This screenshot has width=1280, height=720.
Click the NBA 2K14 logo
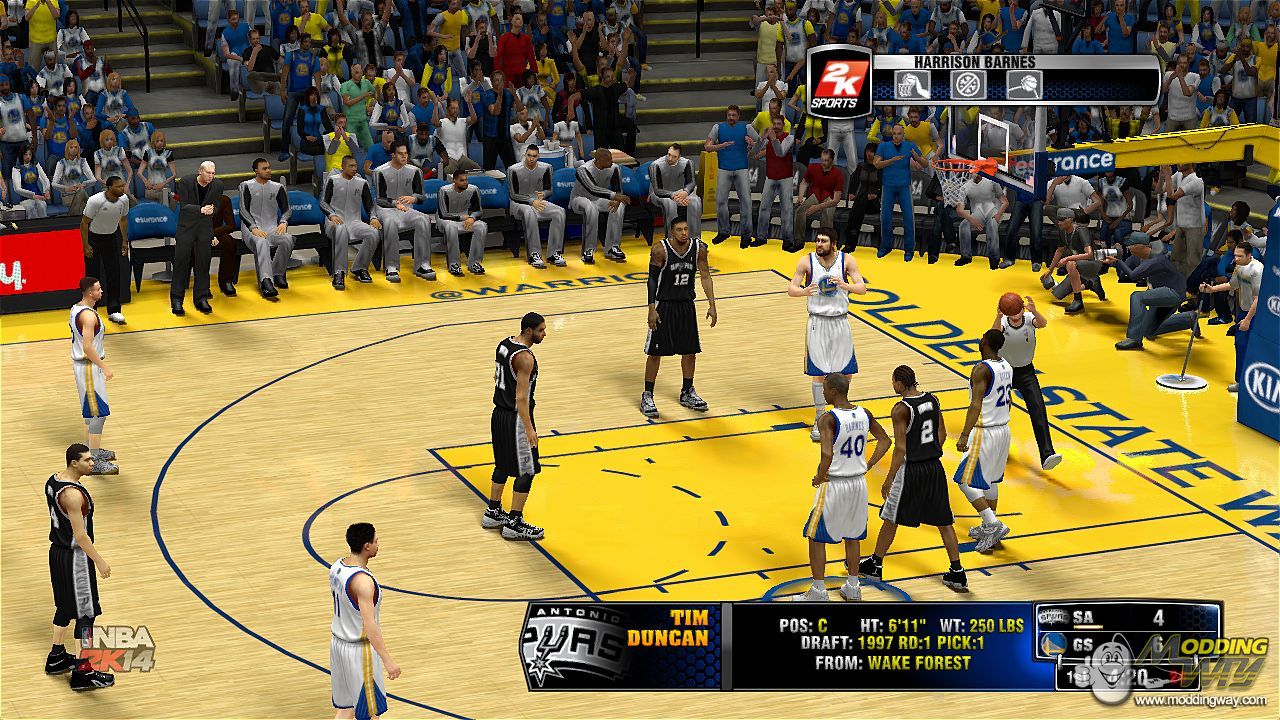pyautogui.click(x=118, y=650)
